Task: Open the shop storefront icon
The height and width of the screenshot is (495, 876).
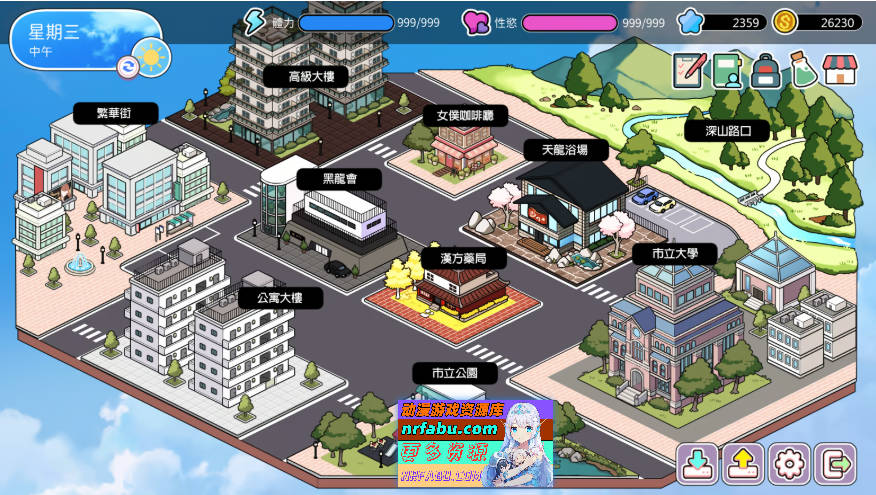Action: tap(840, 70)
